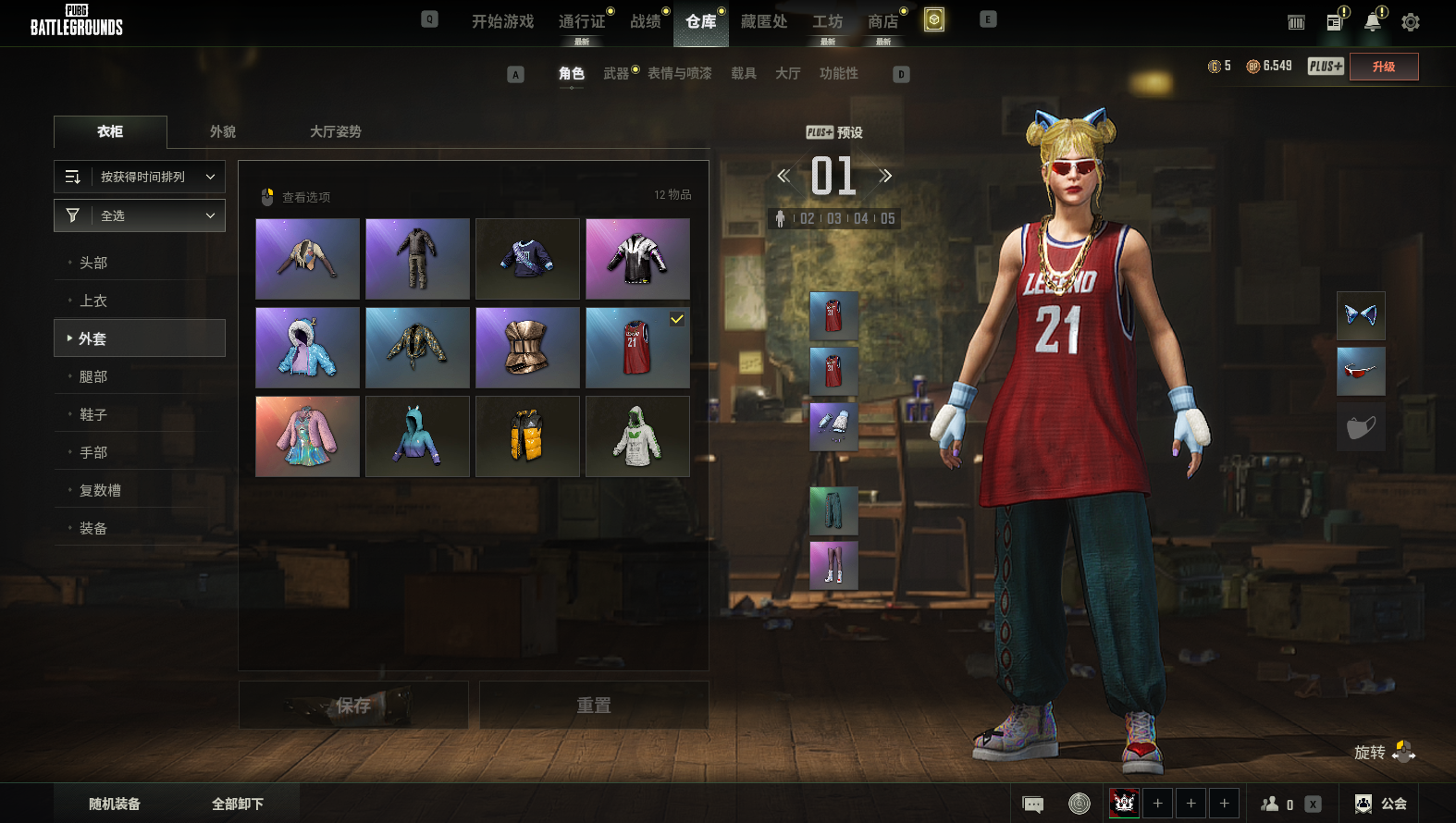
Task: Open the 全选 filter dropdown
Action: [140, 215]
